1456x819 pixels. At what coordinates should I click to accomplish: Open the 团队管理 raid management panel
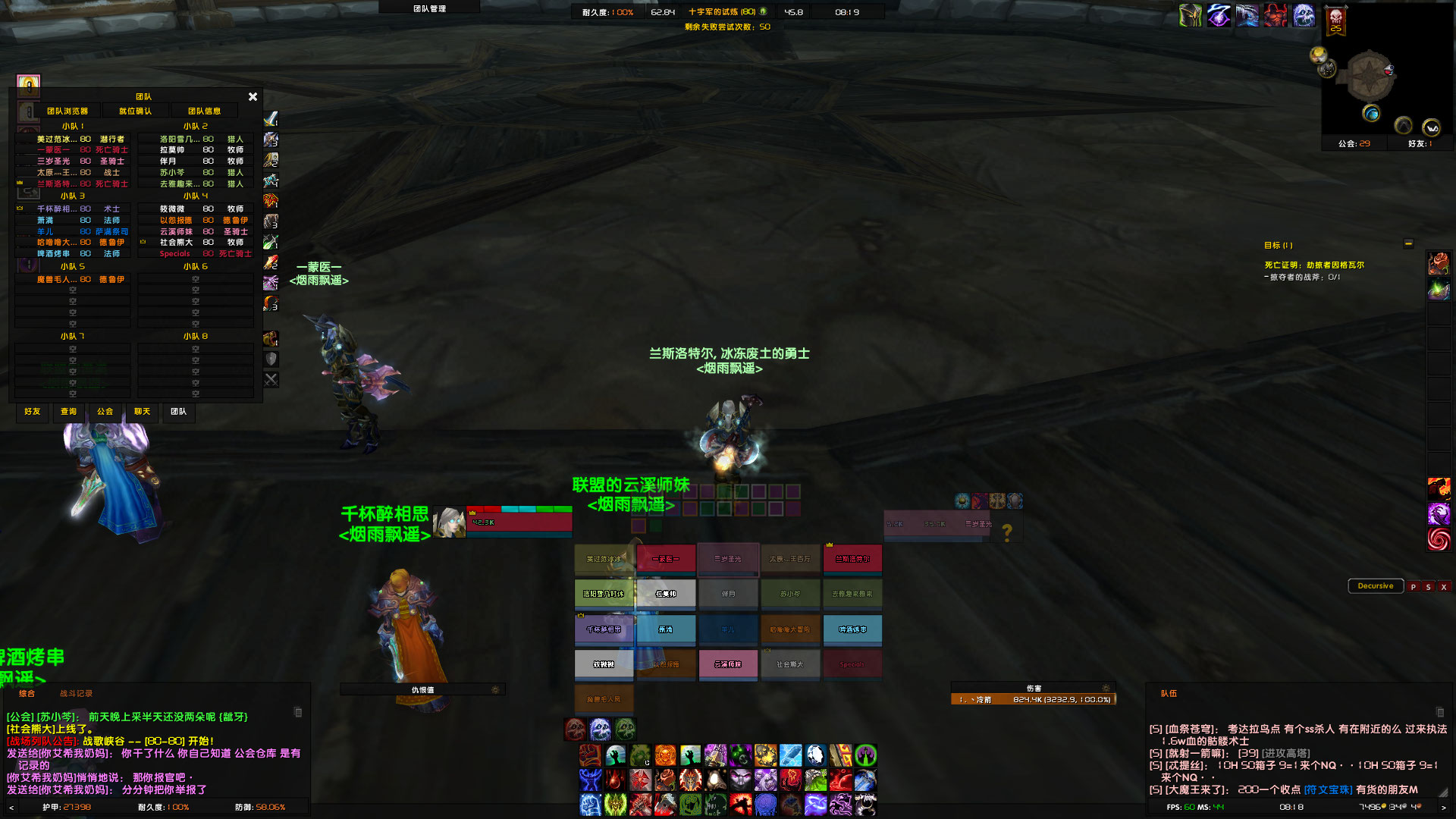click(429, 7)
